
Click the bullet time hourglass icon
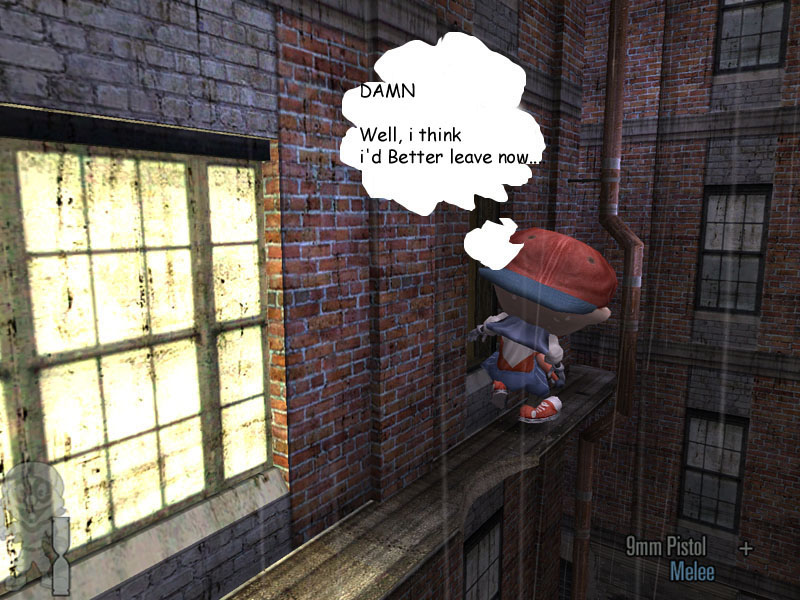coord(62,555)
